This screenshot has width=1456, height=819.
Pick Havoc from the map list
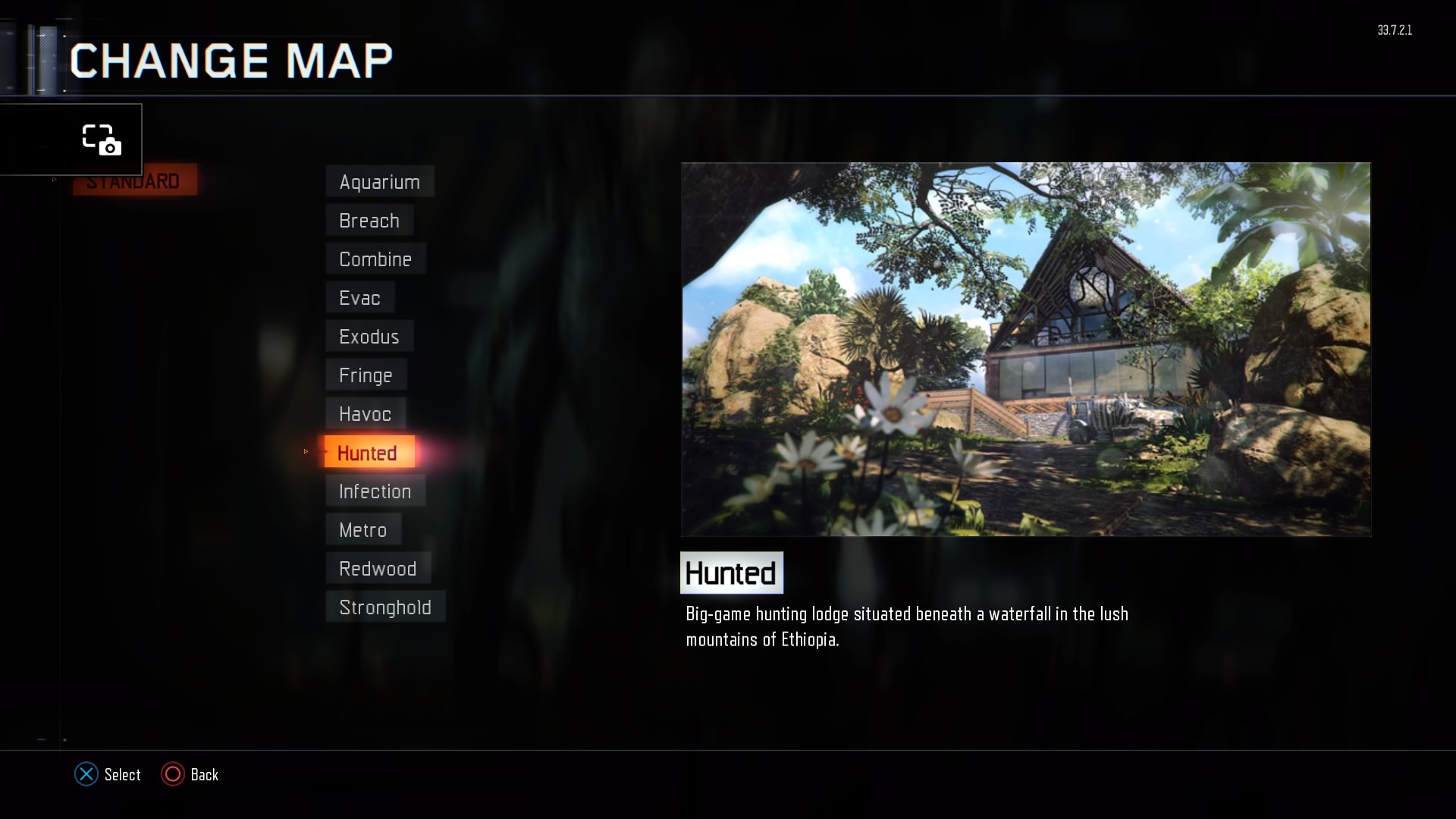366,414
